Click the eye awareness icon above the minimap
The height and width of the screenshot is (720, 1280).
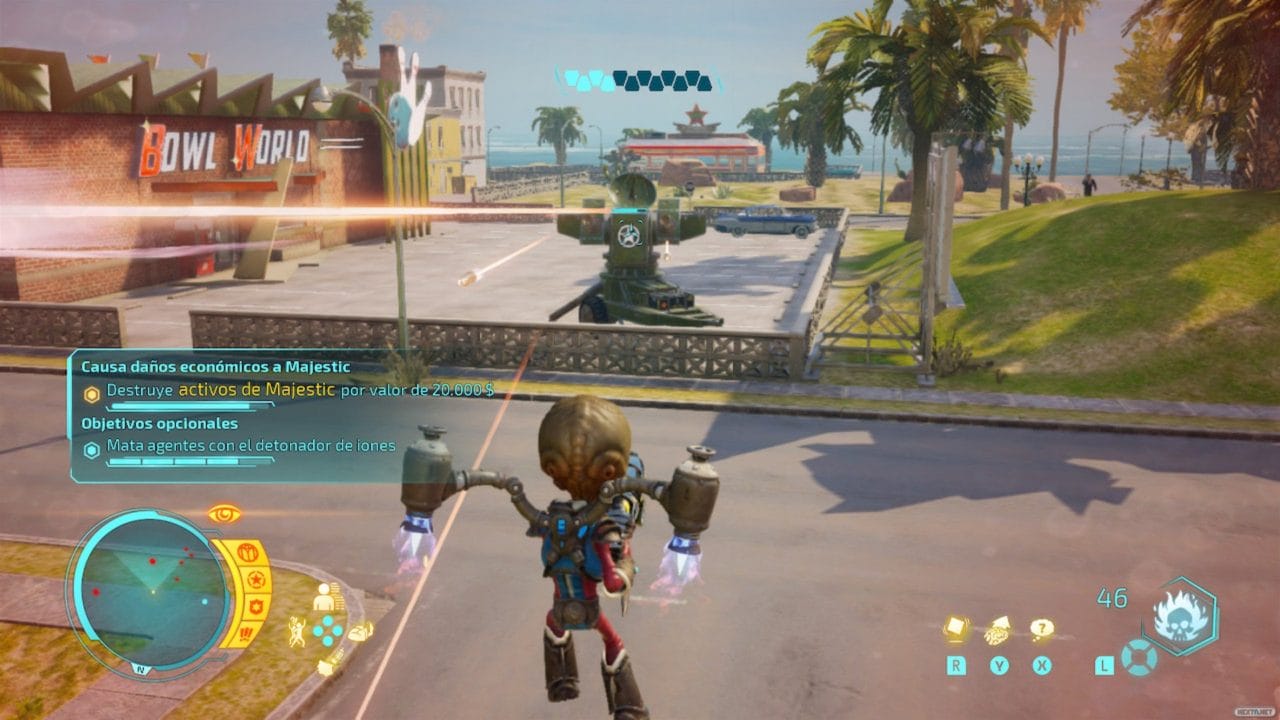[x=223, y=513]
